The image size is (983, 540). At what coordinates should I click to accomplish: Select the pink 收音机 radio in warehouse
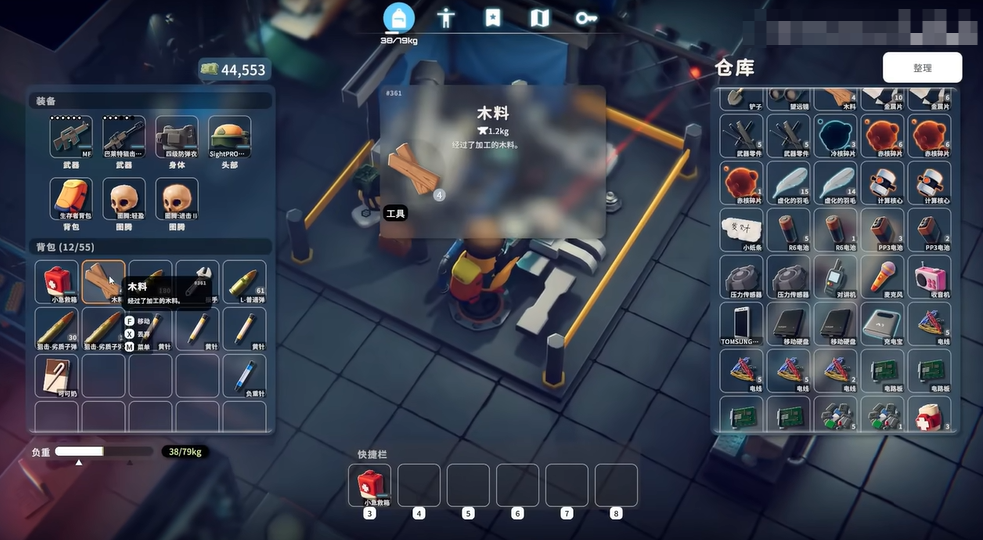point(930,277)
